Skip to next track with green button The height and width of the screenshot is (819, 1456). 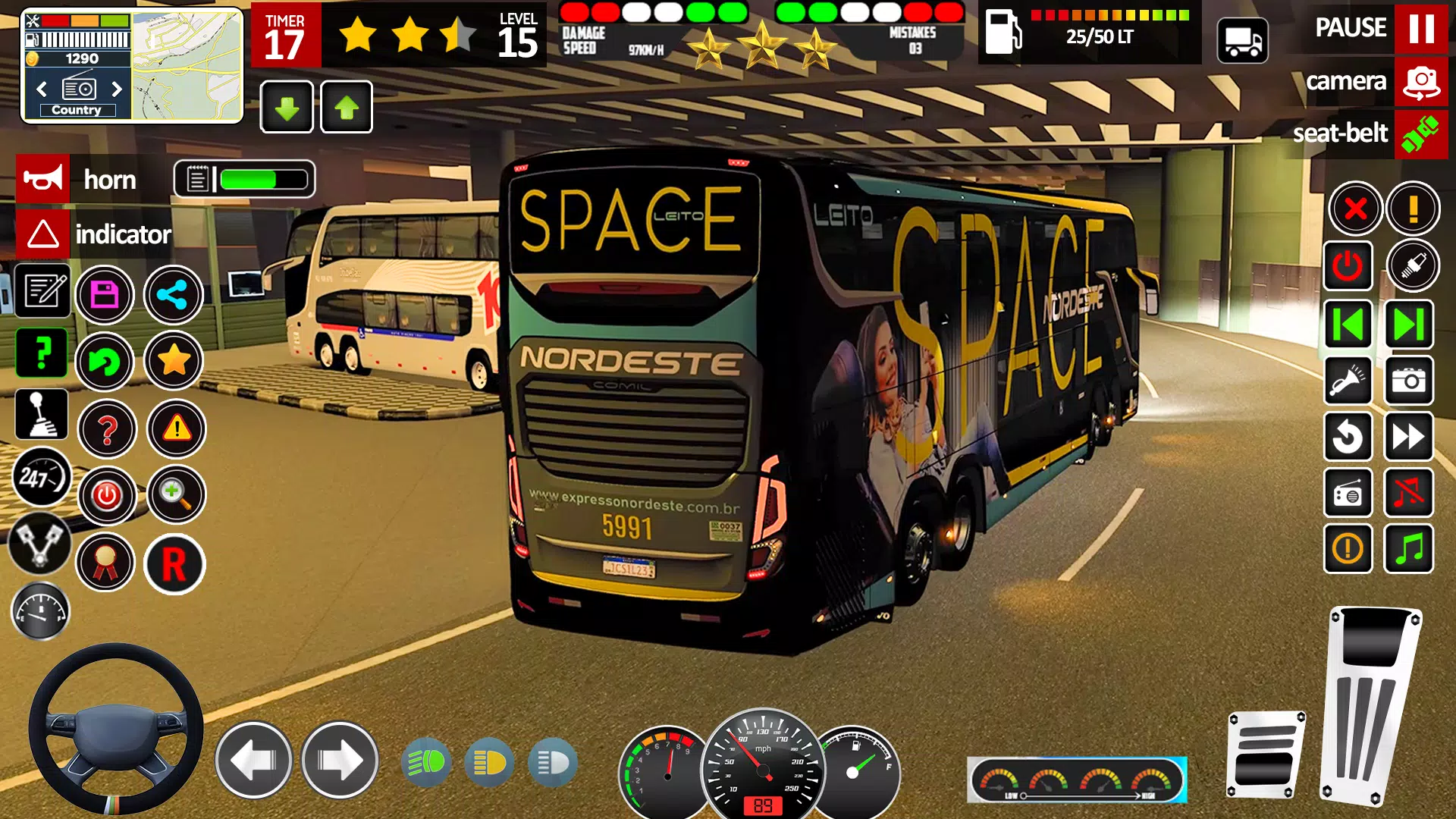1409,325
